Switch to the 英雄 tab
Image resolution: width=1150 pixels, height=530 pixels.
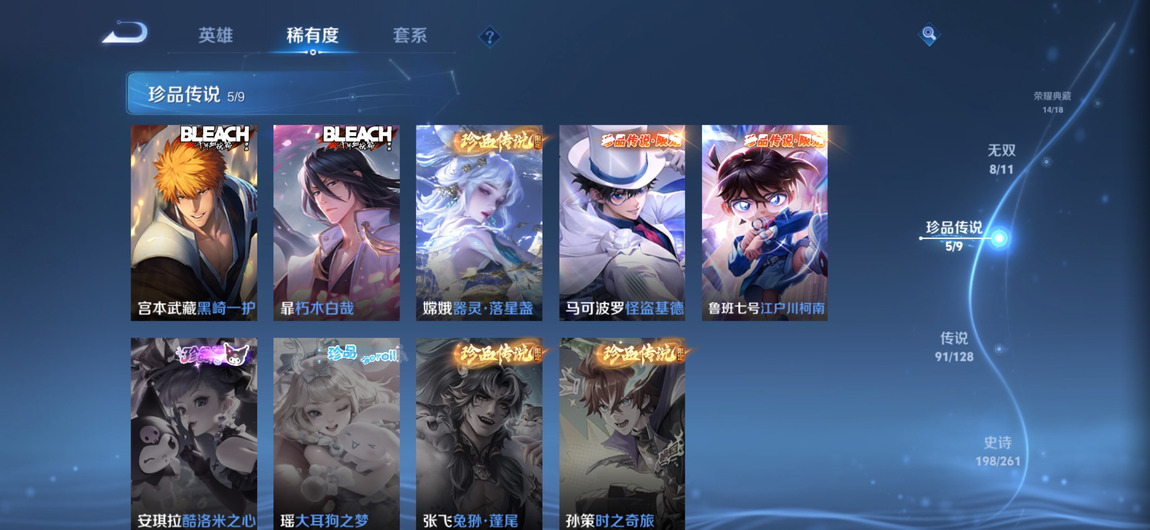click(215, 36)
